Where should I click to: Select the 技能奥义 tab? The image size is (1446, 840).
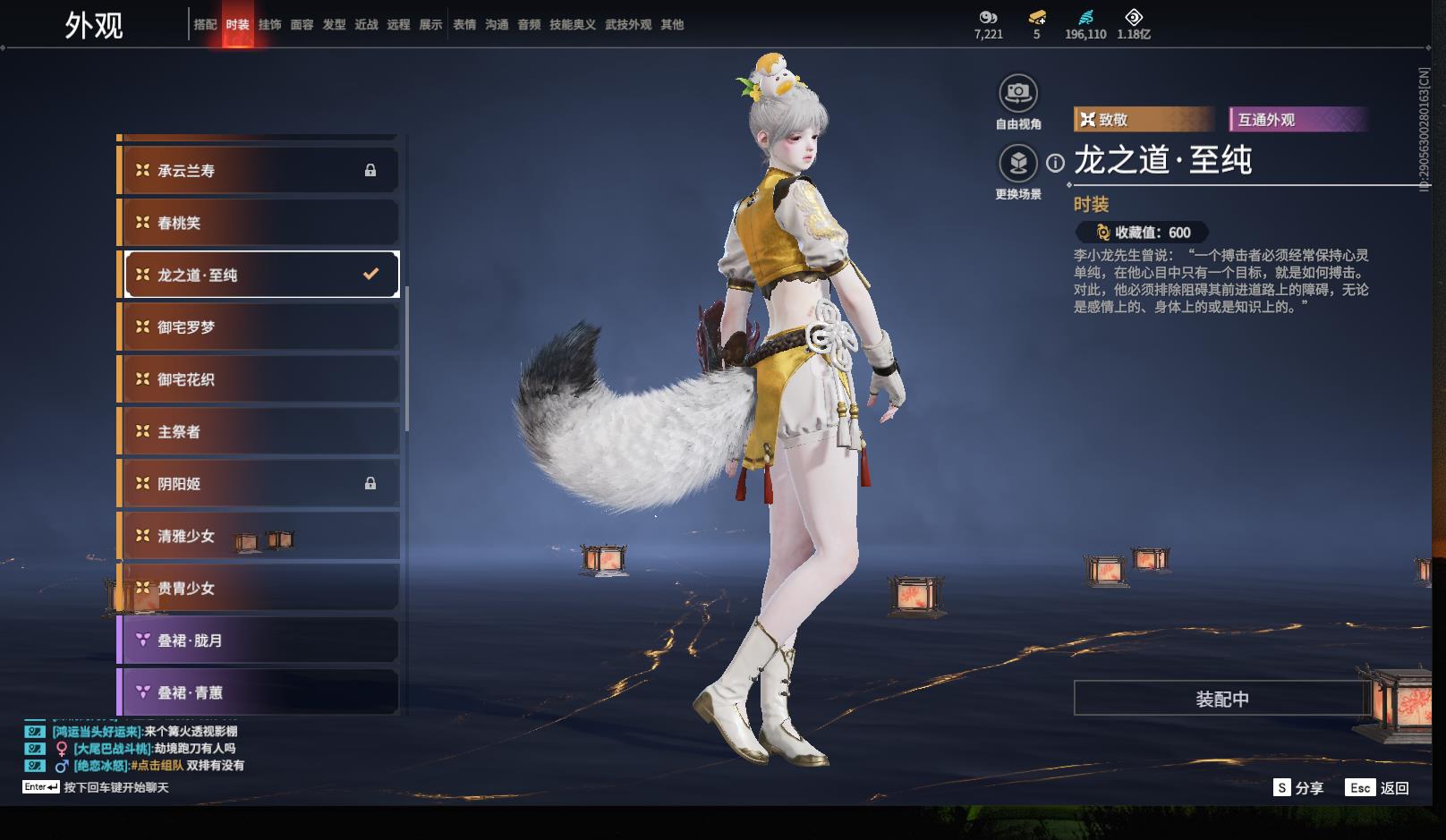(572, 25)
